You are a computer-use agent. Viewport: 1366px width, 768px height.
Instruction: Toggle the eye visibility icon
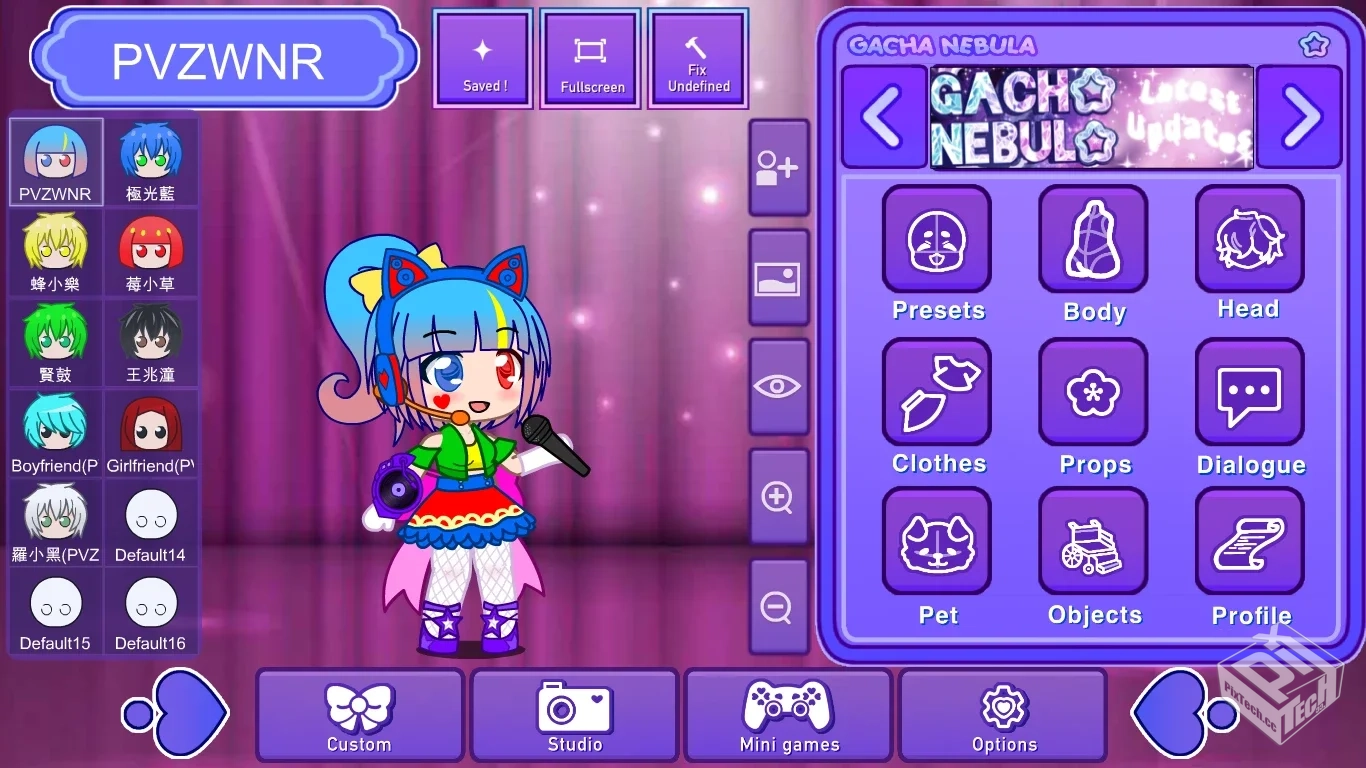pos(779,385)
